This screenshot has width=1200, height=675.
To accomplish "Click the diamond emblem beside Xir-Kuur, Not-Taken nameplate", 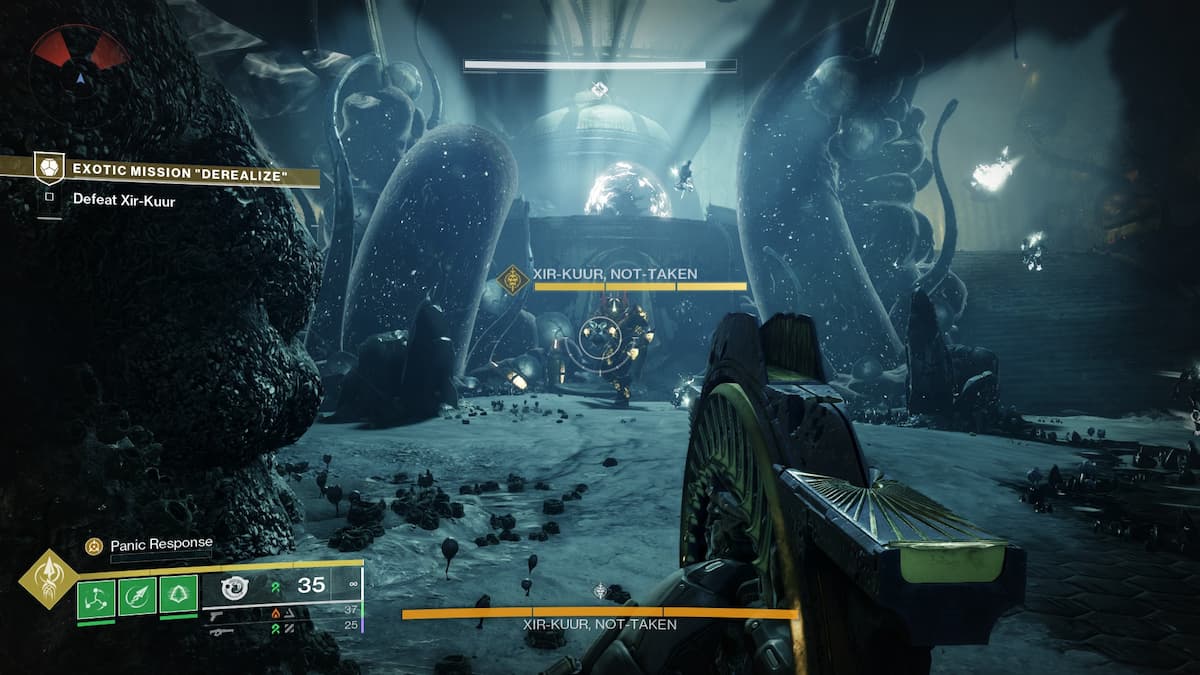I will tap(513, 281).
